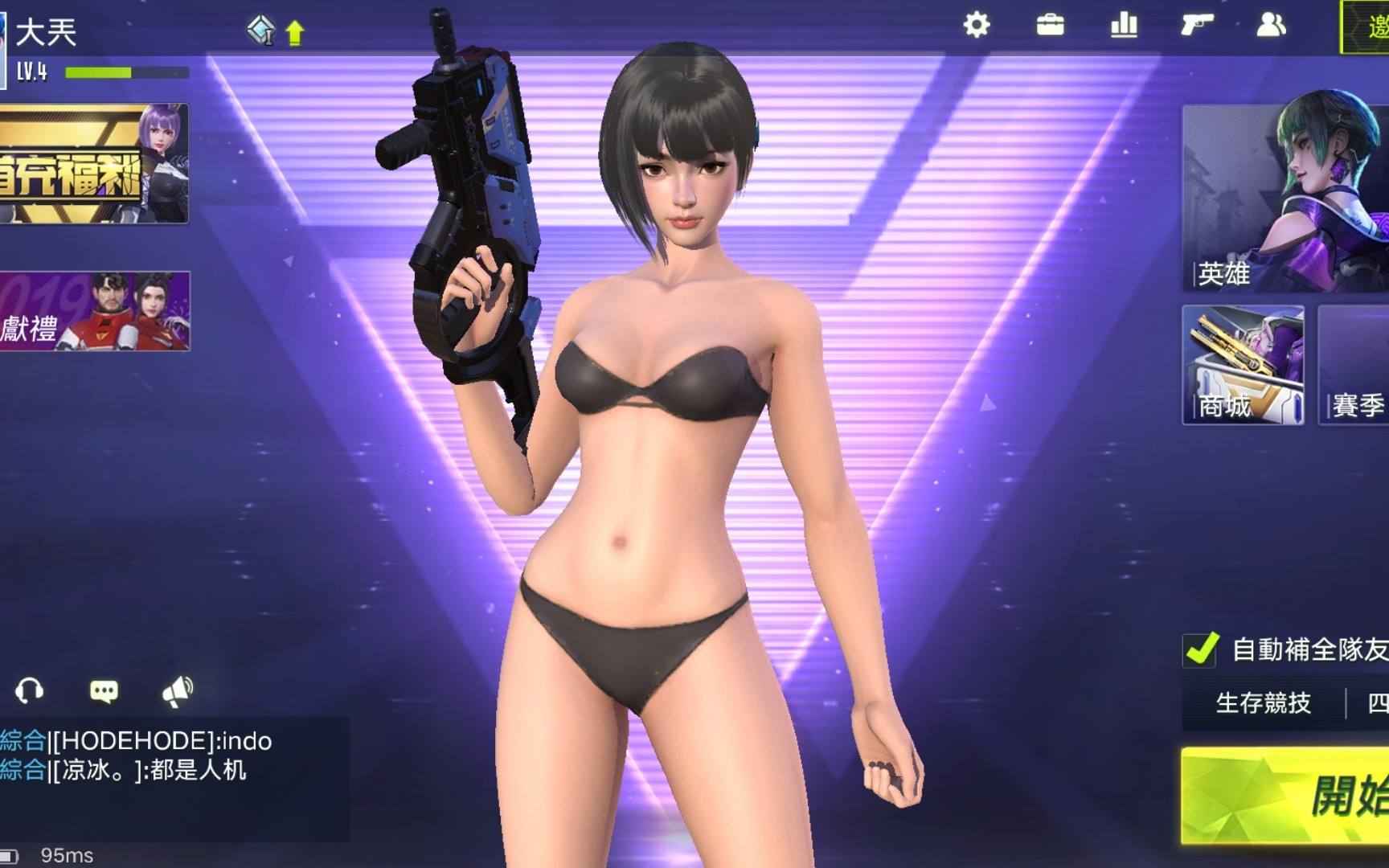This screenshot has height=868, width=1389.
Task: Open the chat bubble icon
Action: [x=104, y=691]
